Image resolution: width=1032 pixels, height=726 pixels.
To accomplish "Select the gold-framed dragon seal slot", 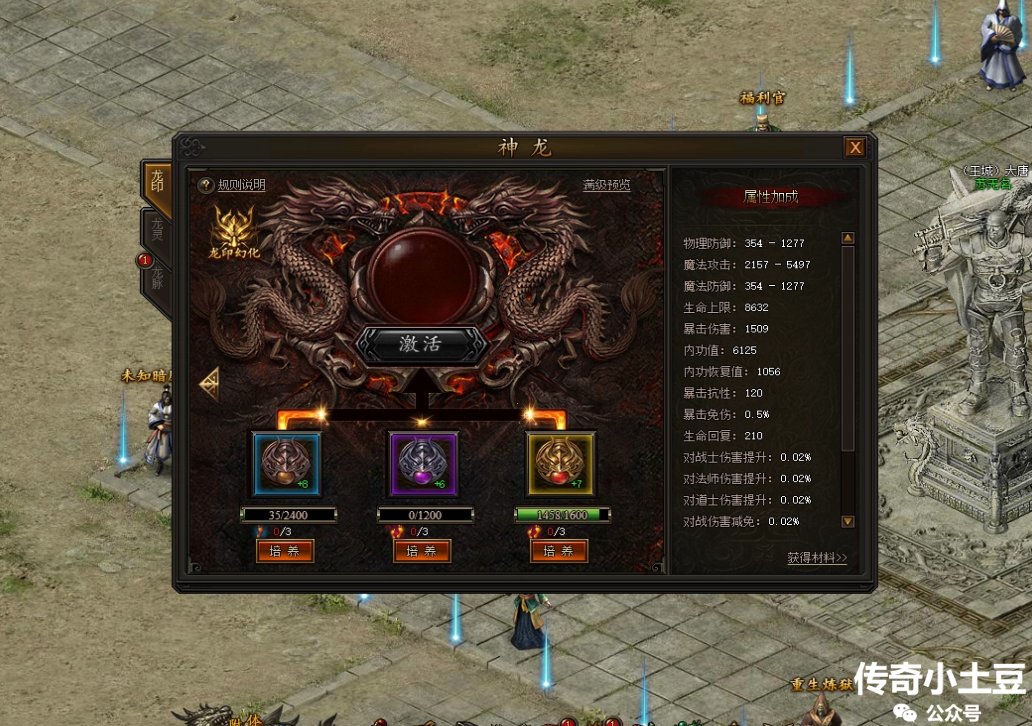I will (x=560, y=465).
